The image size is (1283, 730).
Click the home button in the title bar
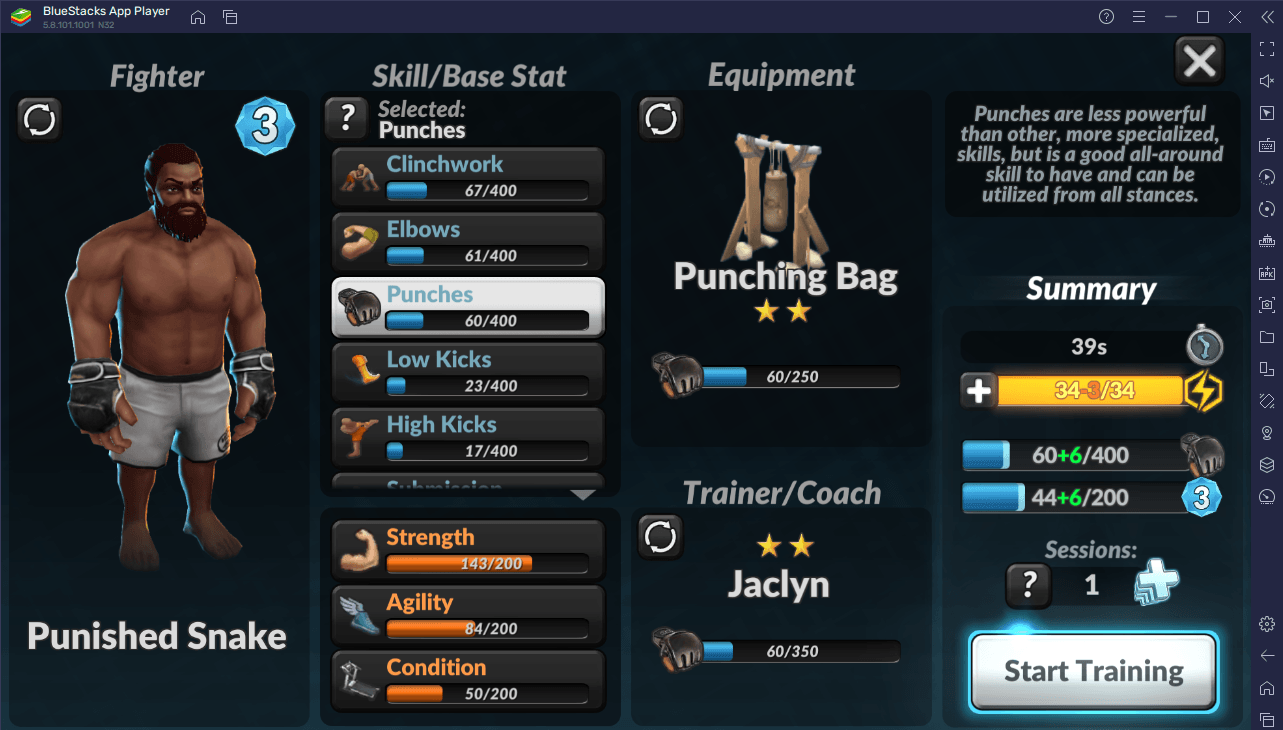point(197,17)
